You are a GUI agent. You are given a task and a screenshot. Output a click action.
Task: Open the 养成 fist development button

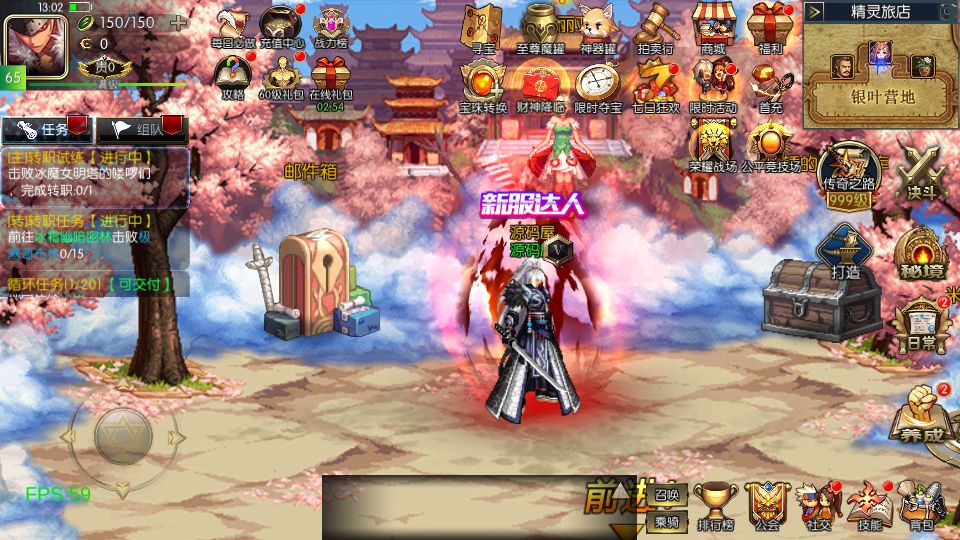pos(920,414)
